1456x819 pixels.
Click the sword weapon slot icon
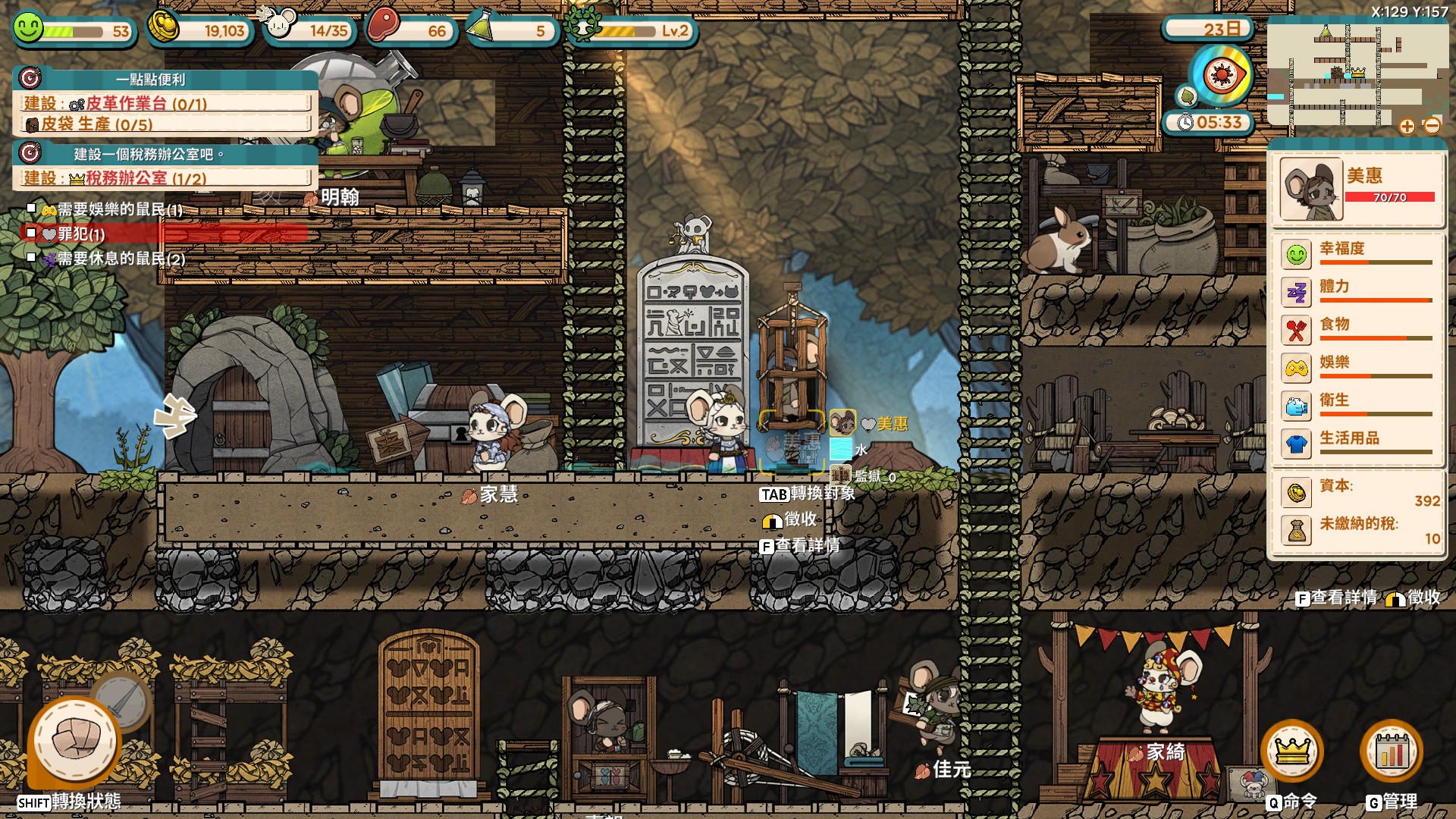(123, 699)
